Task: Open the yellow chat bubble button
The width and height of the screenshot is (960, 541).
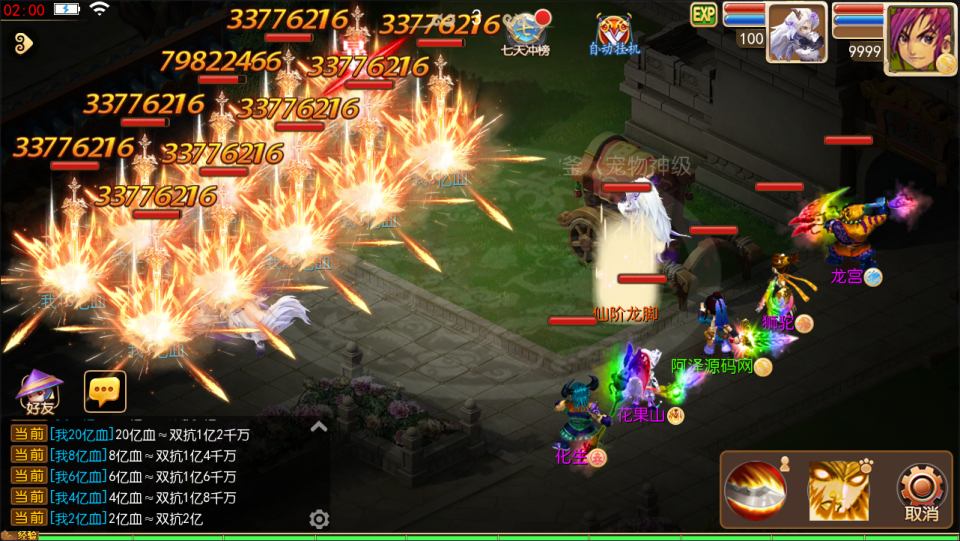Action: [105, 391]
